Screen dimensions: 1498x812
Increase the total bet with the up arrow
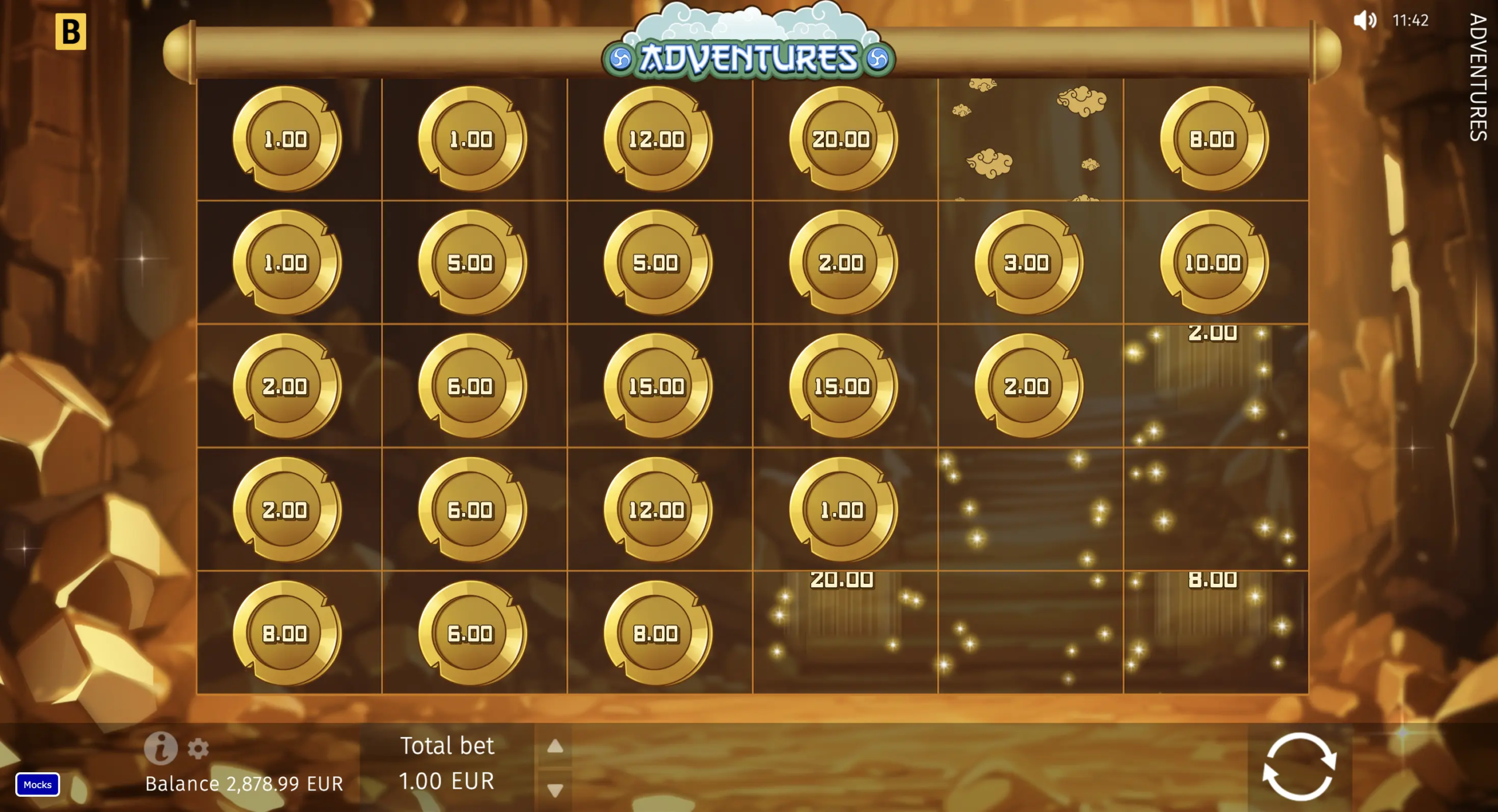pos(555,746)
